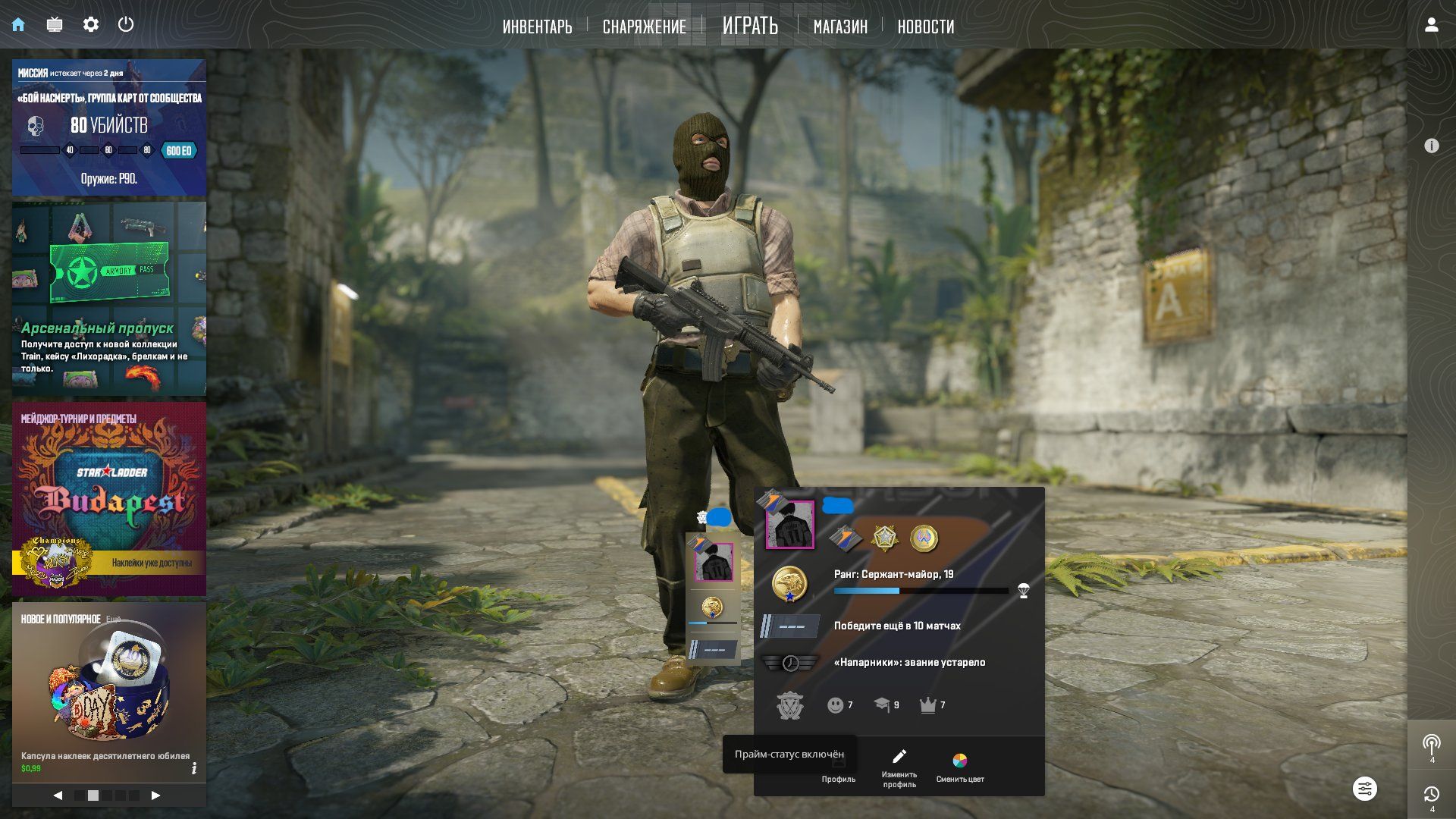Open the profile silhouette icon top right
The height and width of the screenshot is (819, 1456).
pos(1431,25)
